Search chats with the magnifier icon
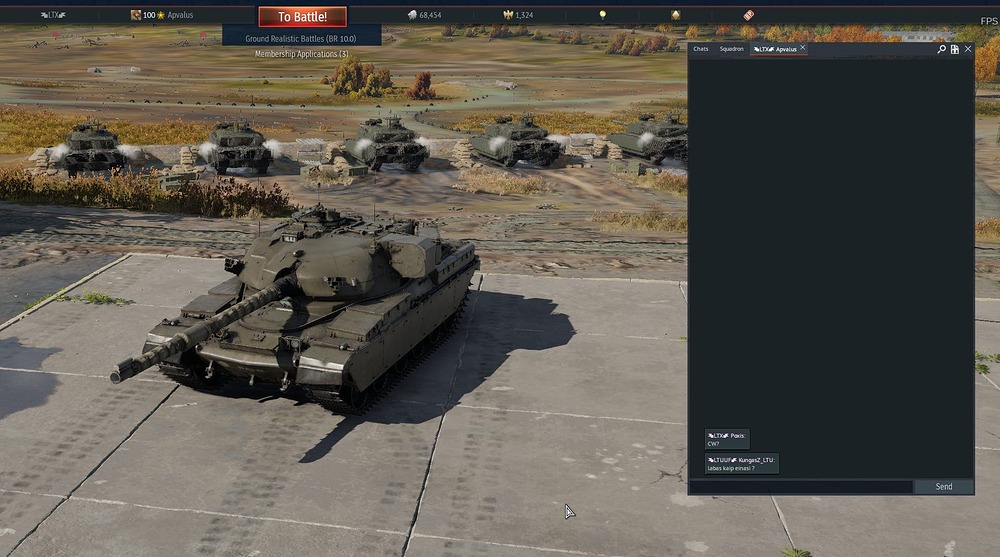Screen dimensions: 1000x557 (x=941, y=49)
